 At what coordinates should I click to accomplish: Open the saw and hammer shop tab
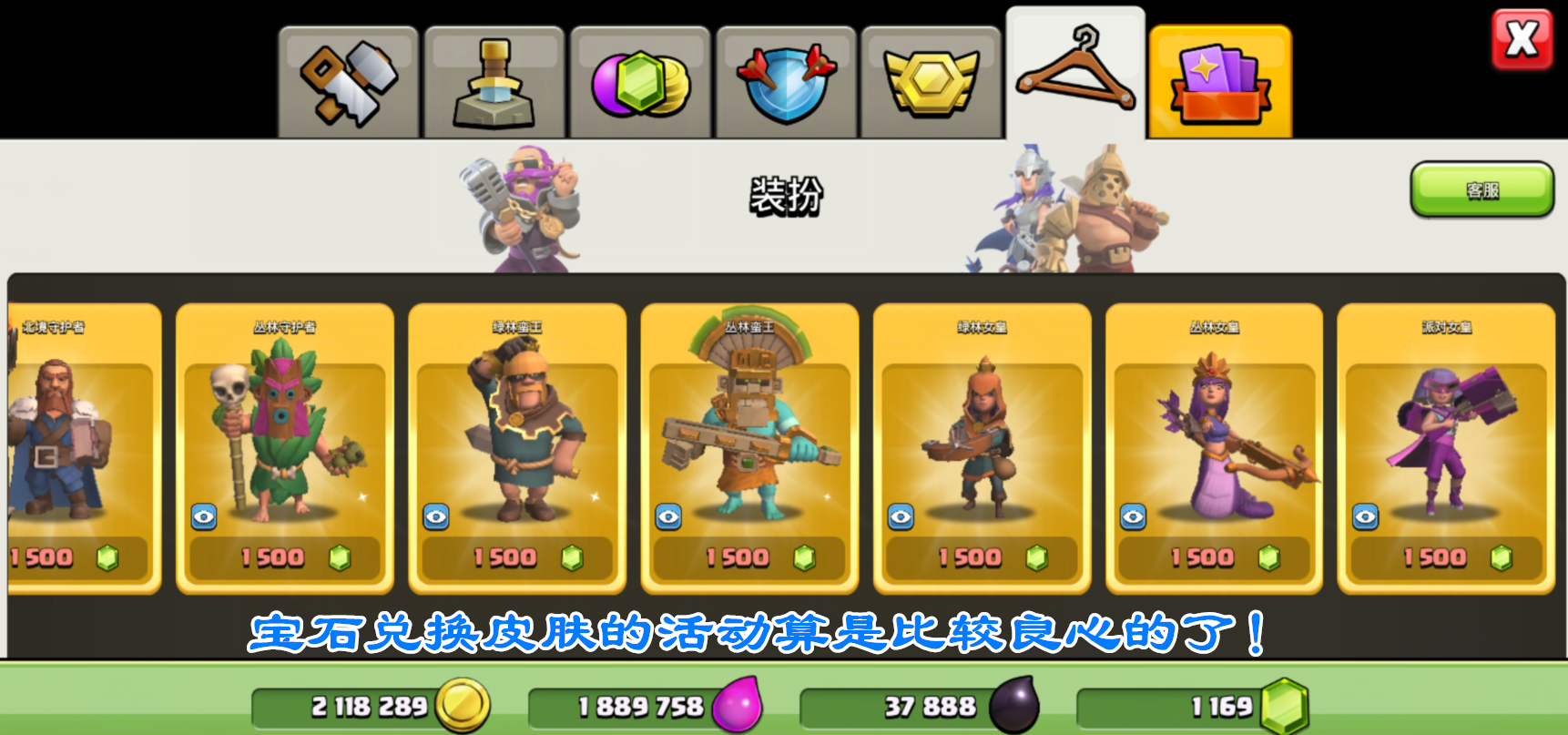pos(349,83)
